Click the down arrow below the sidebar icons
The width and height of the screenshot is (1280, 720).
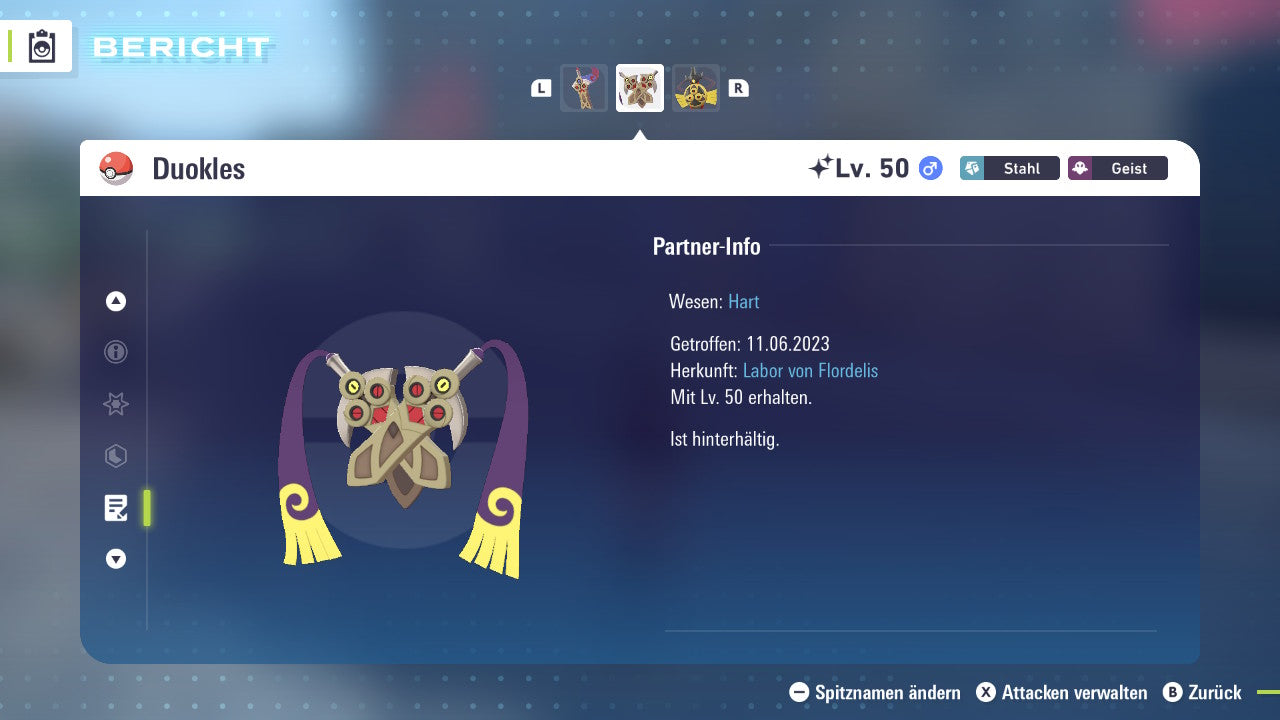(x=115, y=559)
